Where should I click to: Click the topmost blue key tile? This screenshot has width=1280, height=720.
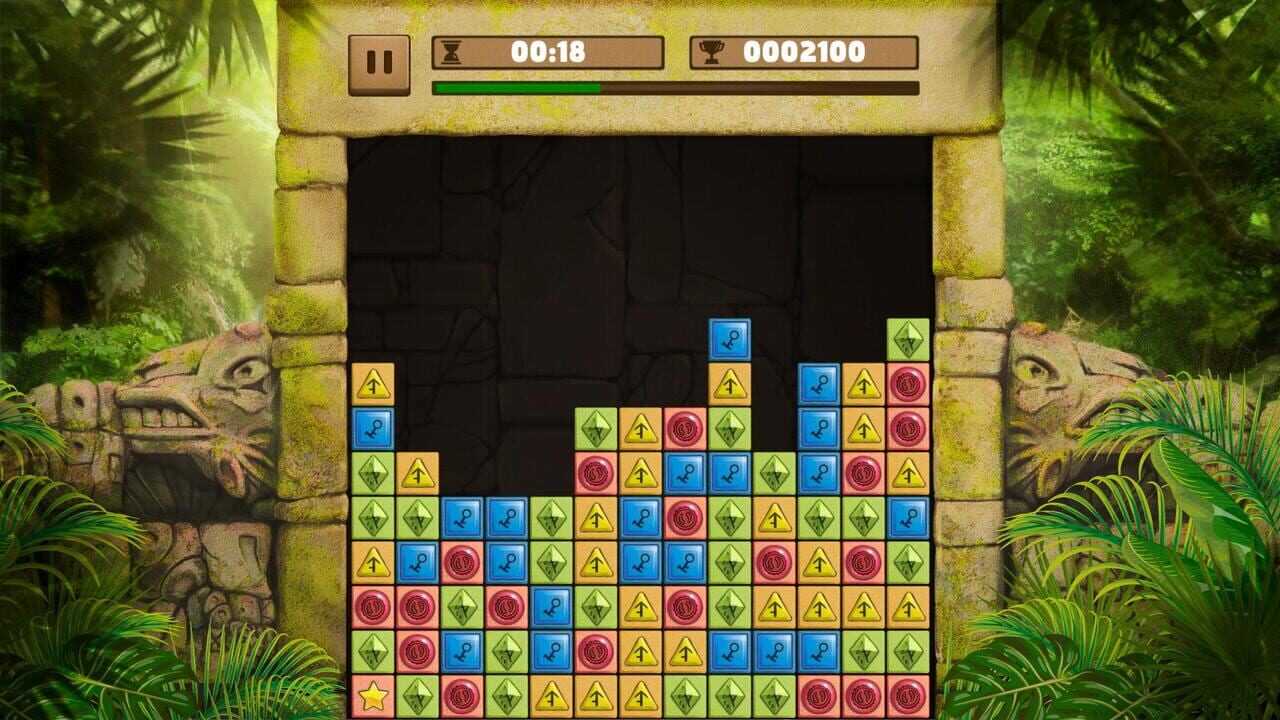coord(730,338)
